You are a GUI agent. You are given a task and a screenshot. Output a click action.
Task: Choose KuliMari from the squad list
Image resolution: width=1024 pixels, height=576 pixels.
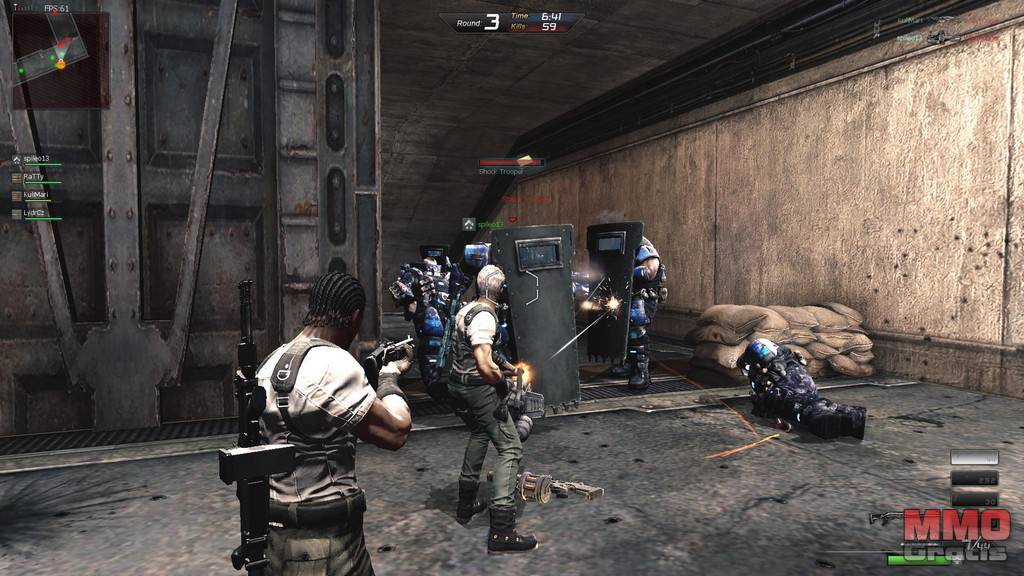tap(36, 195)
